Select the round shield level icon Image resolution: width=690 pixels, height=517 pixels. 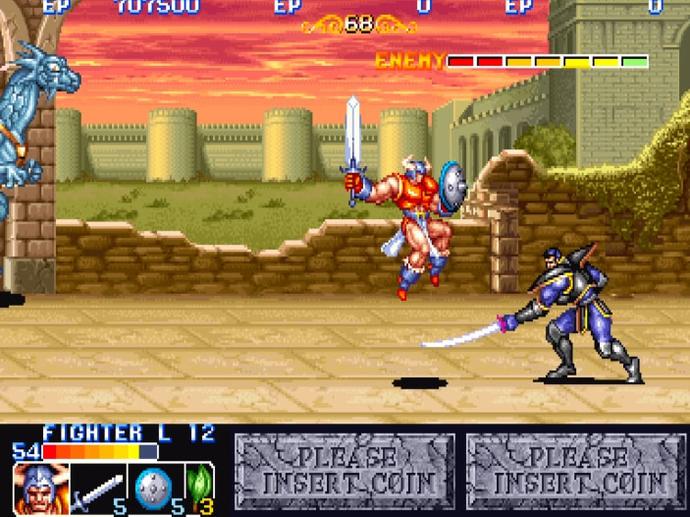click(152, 489)
